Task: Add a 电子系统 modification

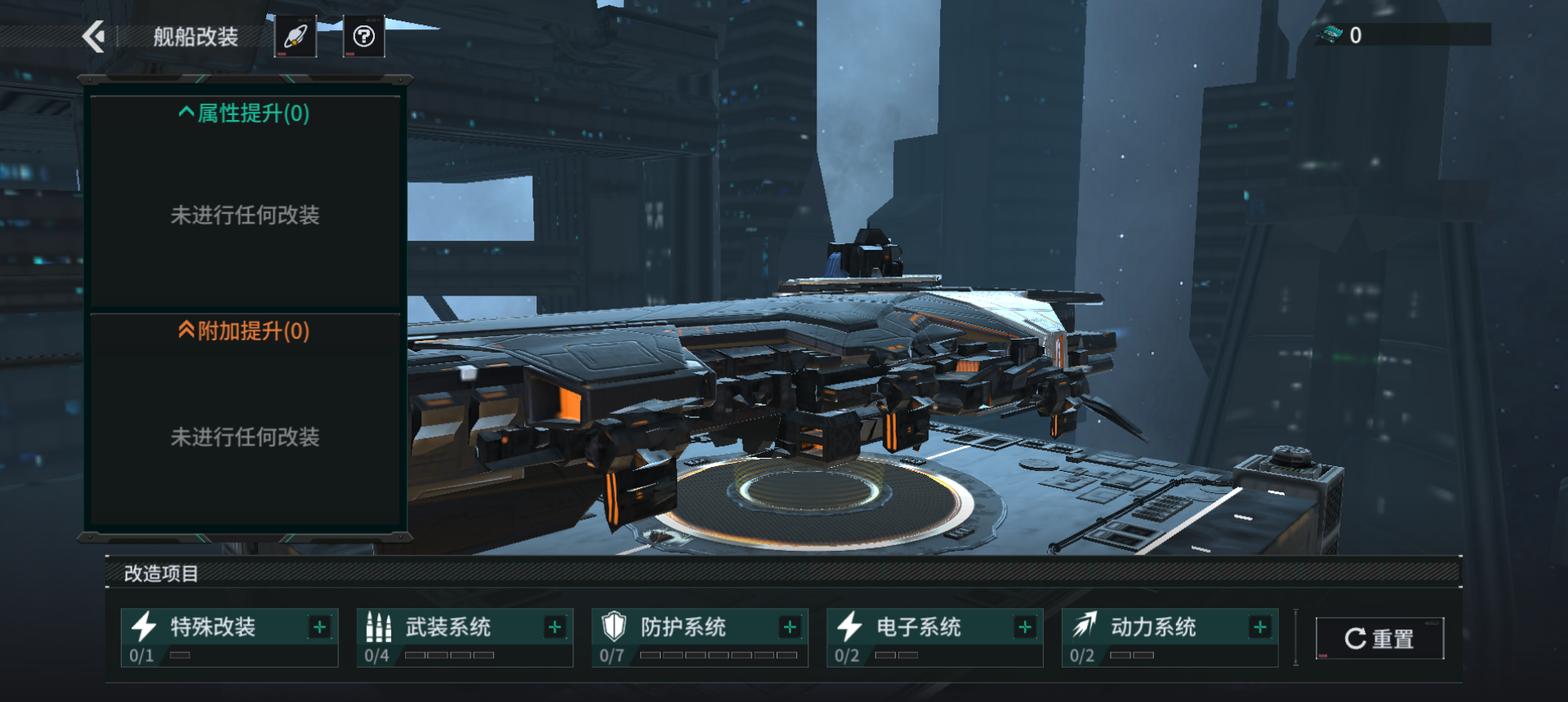Action: click(1025, 627)
